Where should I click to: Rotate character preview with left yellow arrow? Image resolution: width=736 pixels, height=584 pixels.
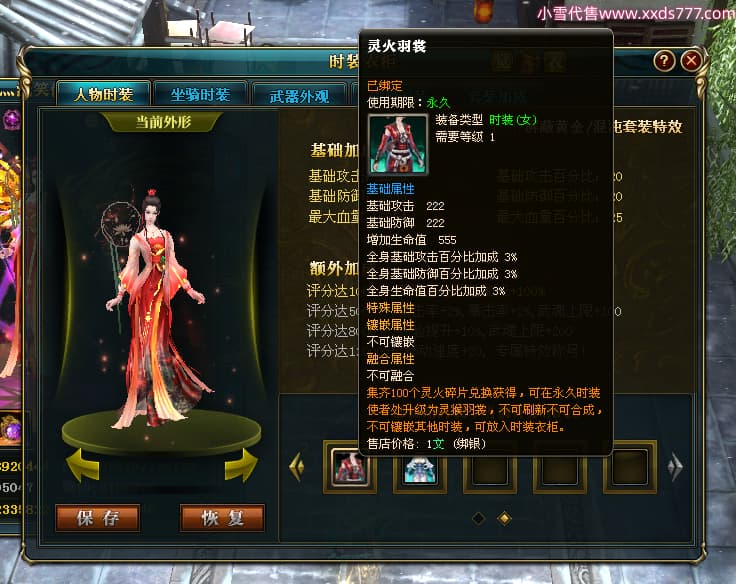coord(83,463)
